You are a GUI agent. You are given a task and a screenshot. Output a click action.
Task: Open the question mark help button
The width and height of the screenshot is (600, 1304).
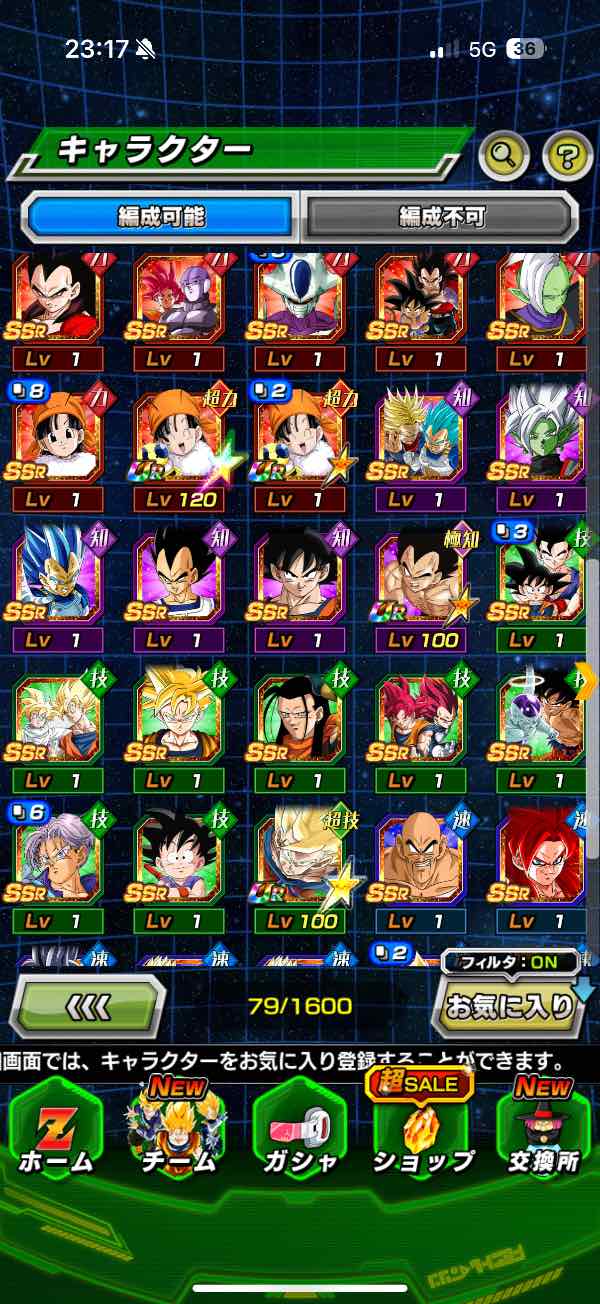tap(567, 154)
